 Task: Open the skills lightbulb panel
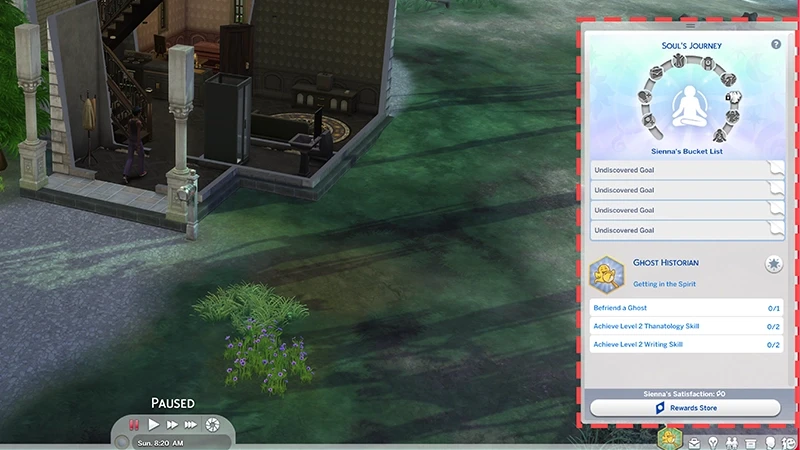click(713, 442)
